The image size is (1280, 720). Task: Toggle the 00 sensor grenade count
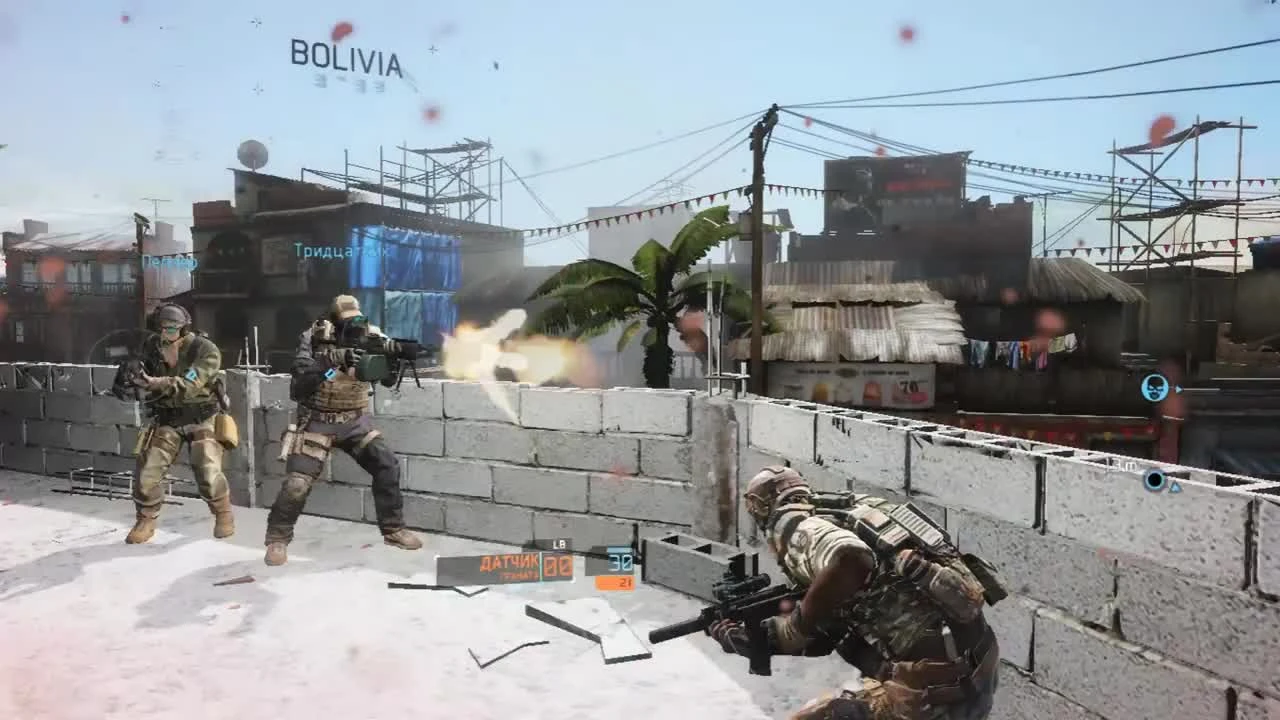pyautogui.click(x=557, y=566)
